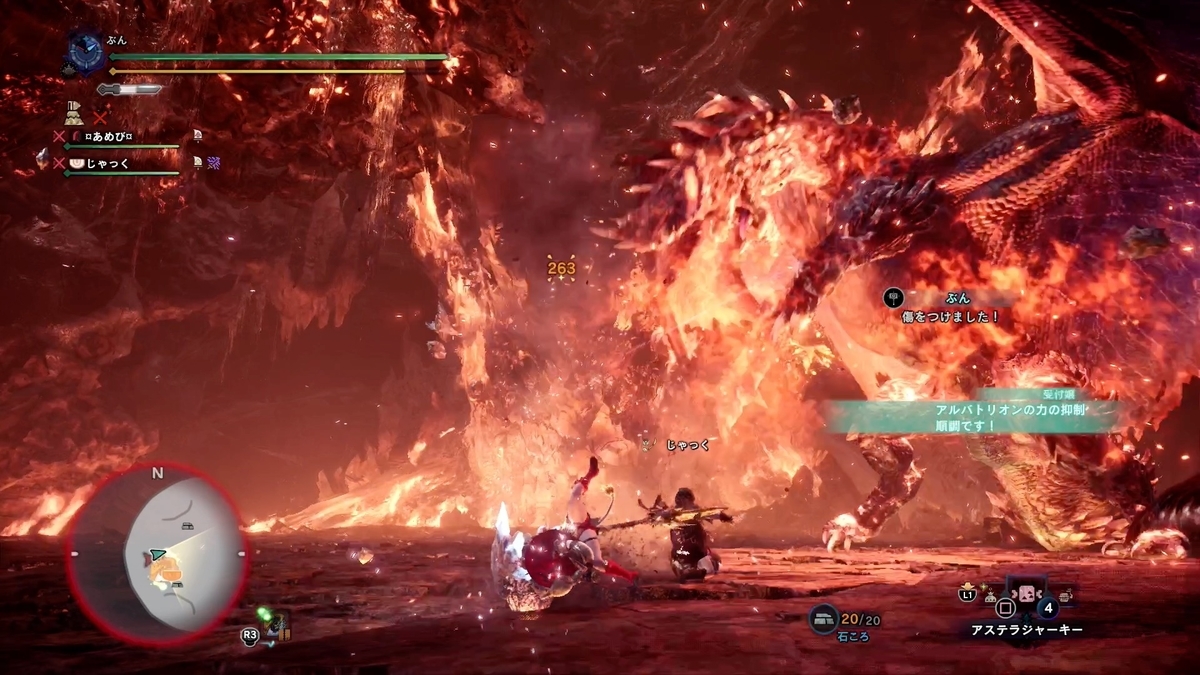The image size is (1200, 675).
Task: Click the teal player arrow on the minimap
Action: tap(157, 553)
